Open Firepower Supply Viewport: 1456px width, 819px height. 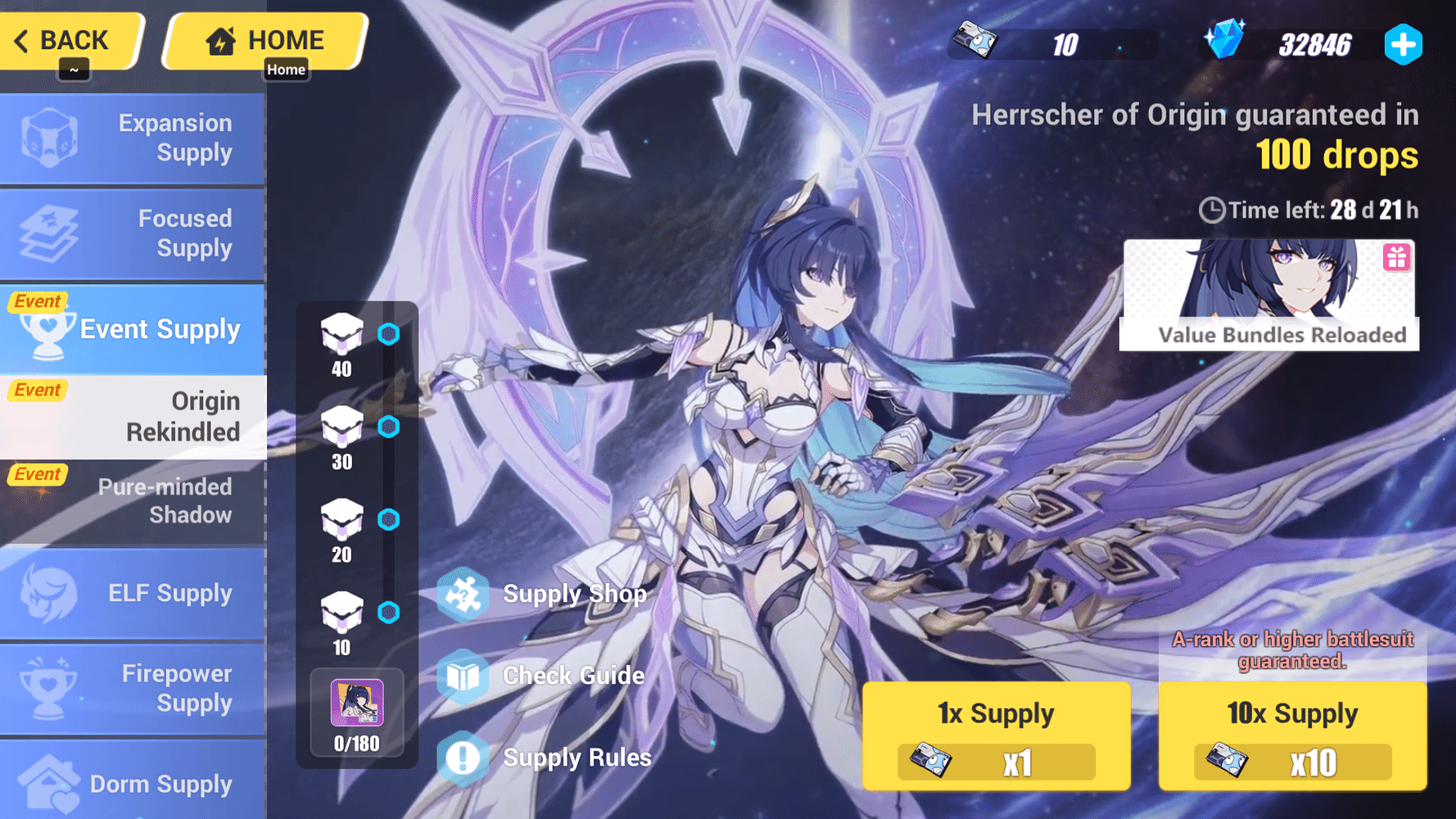[133, 688]
